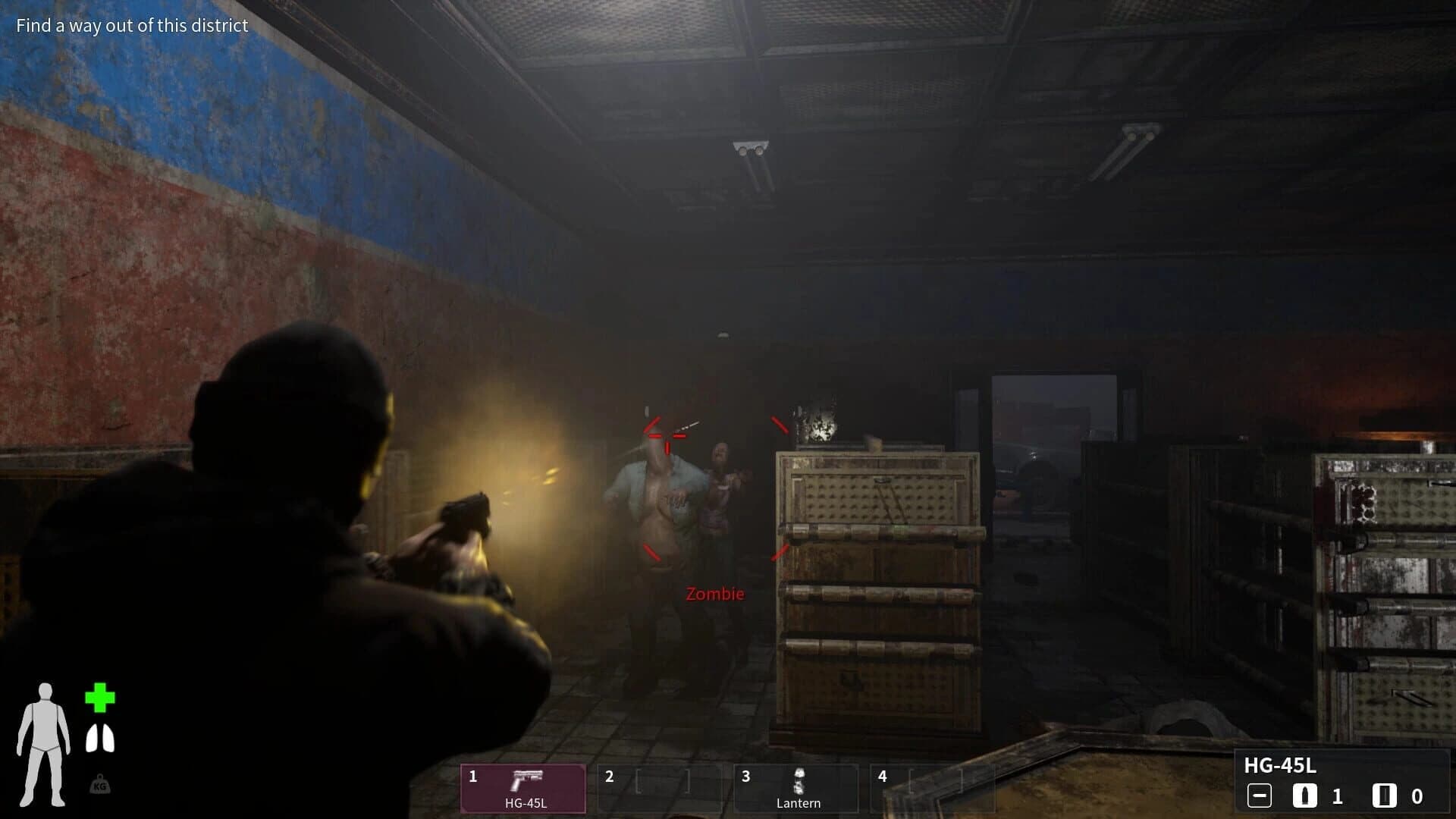Click the fire mode icon in weapon panel
This screenshot has height=819, width=1456.
click(x=1259, y=796)
